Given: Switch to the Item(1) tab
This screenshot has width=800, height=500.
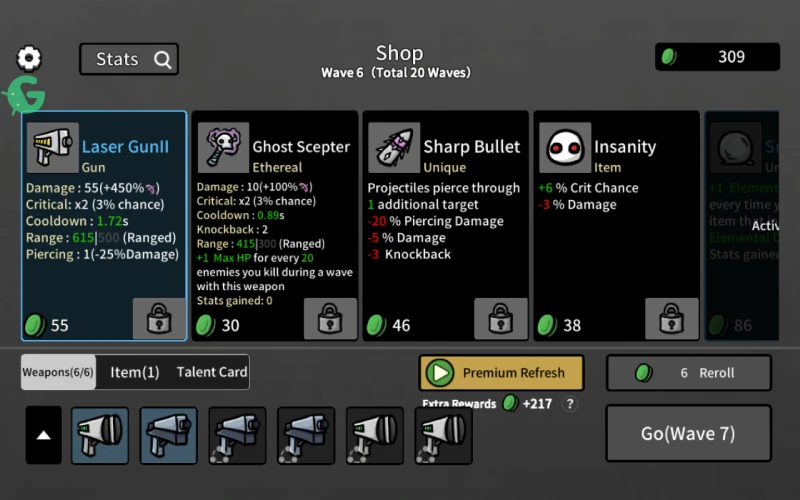Looking at the screenshot, I should [x=135, y=372].
